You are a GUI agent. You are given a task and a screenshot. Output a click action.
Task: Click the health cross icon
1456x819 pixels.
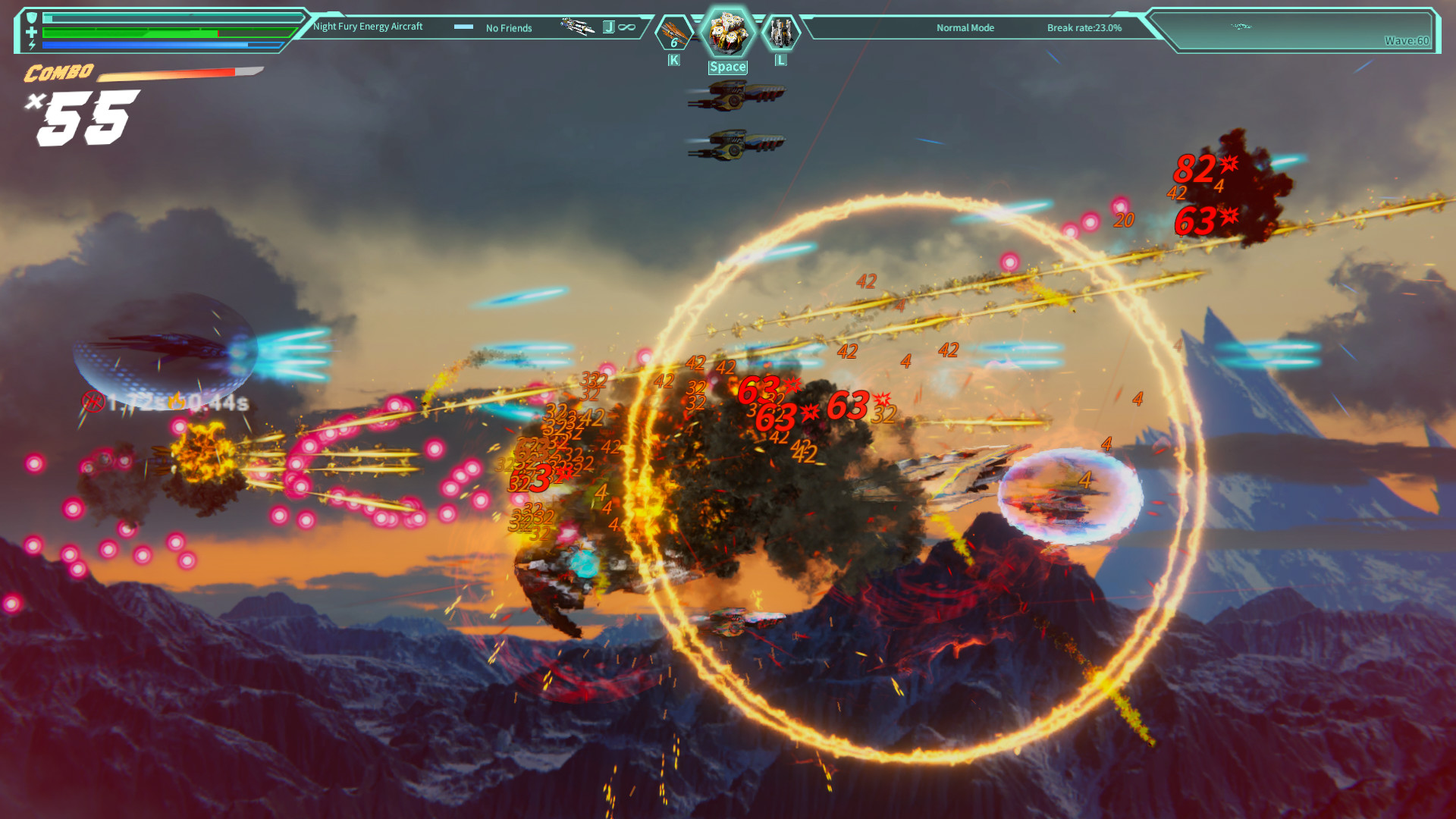point(31,31)
